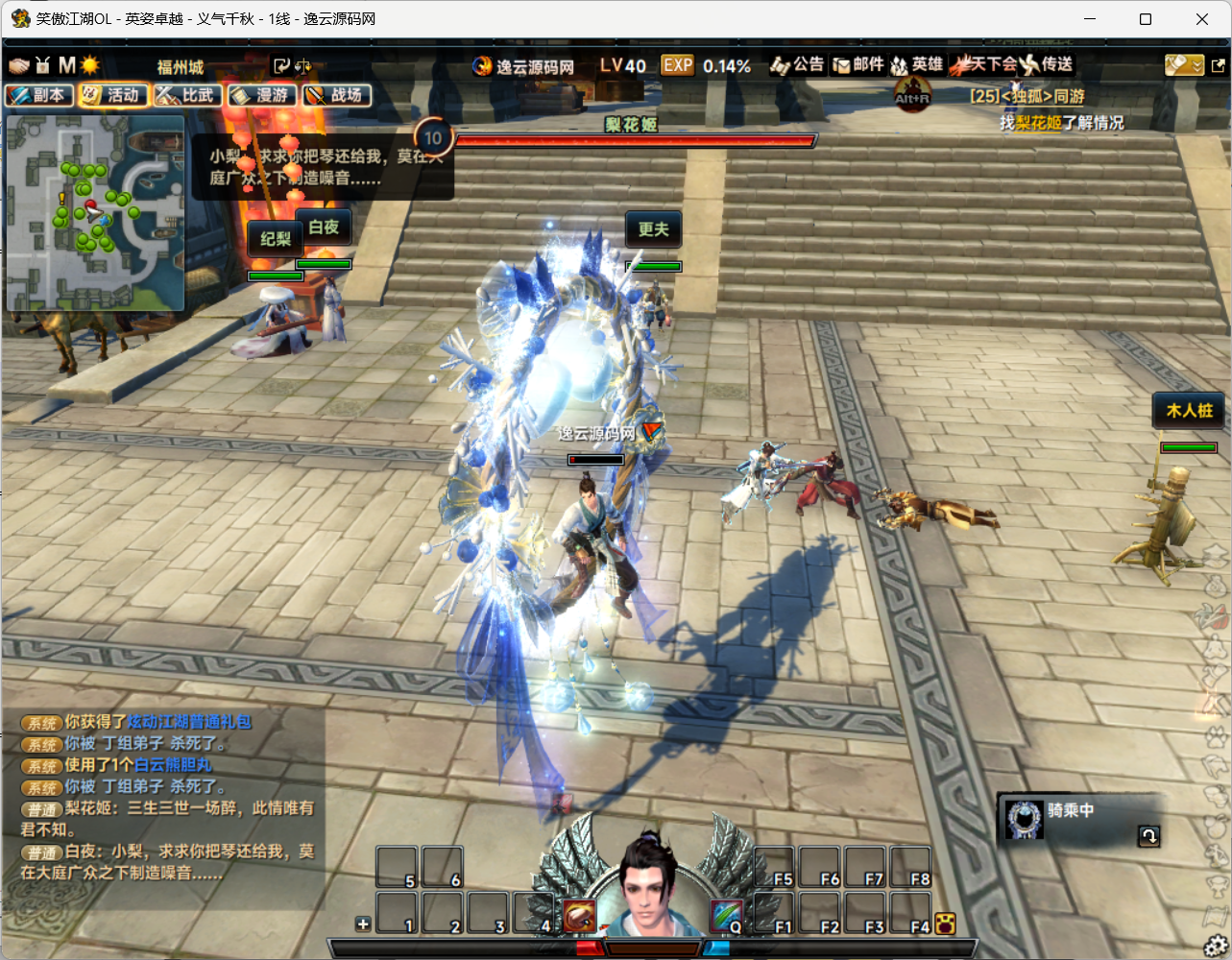
Task: Click the dismount arrow on 骑乘中 panel
Action: (1148, 835)
